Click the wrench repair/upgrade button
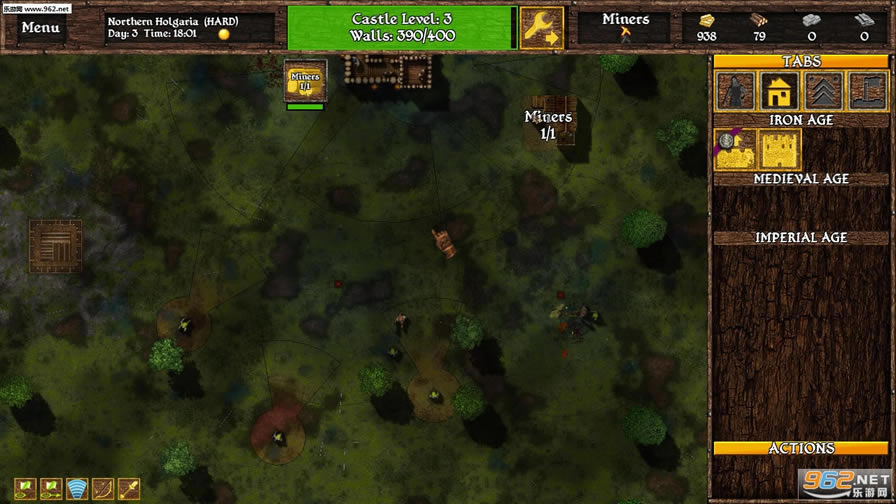The width and height of the screenshot is (896, 504). pos(542,28)
